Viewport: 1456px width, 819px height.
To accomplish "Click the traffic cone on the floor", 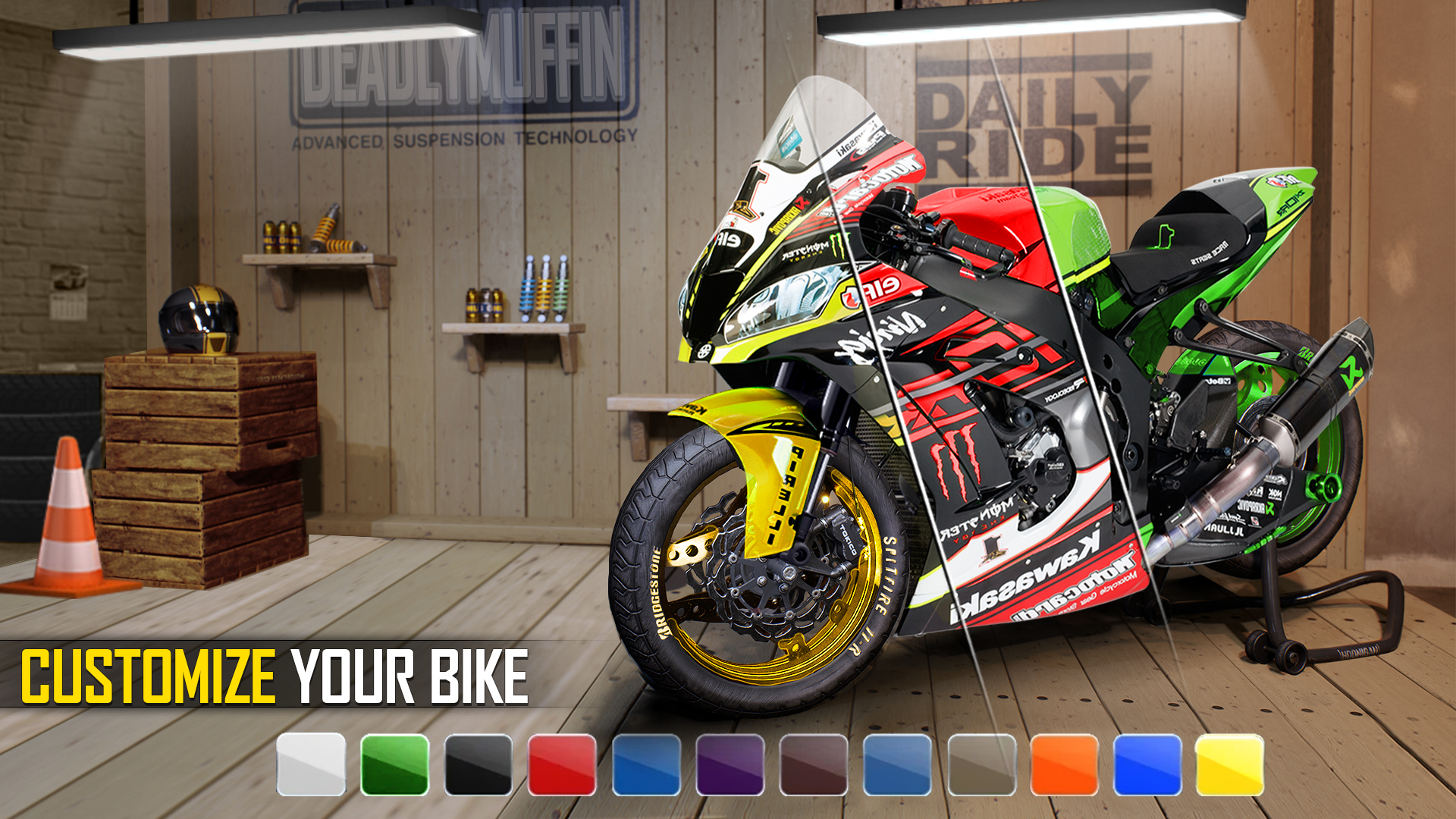I will pyautogui.click(x=68, y=523).
